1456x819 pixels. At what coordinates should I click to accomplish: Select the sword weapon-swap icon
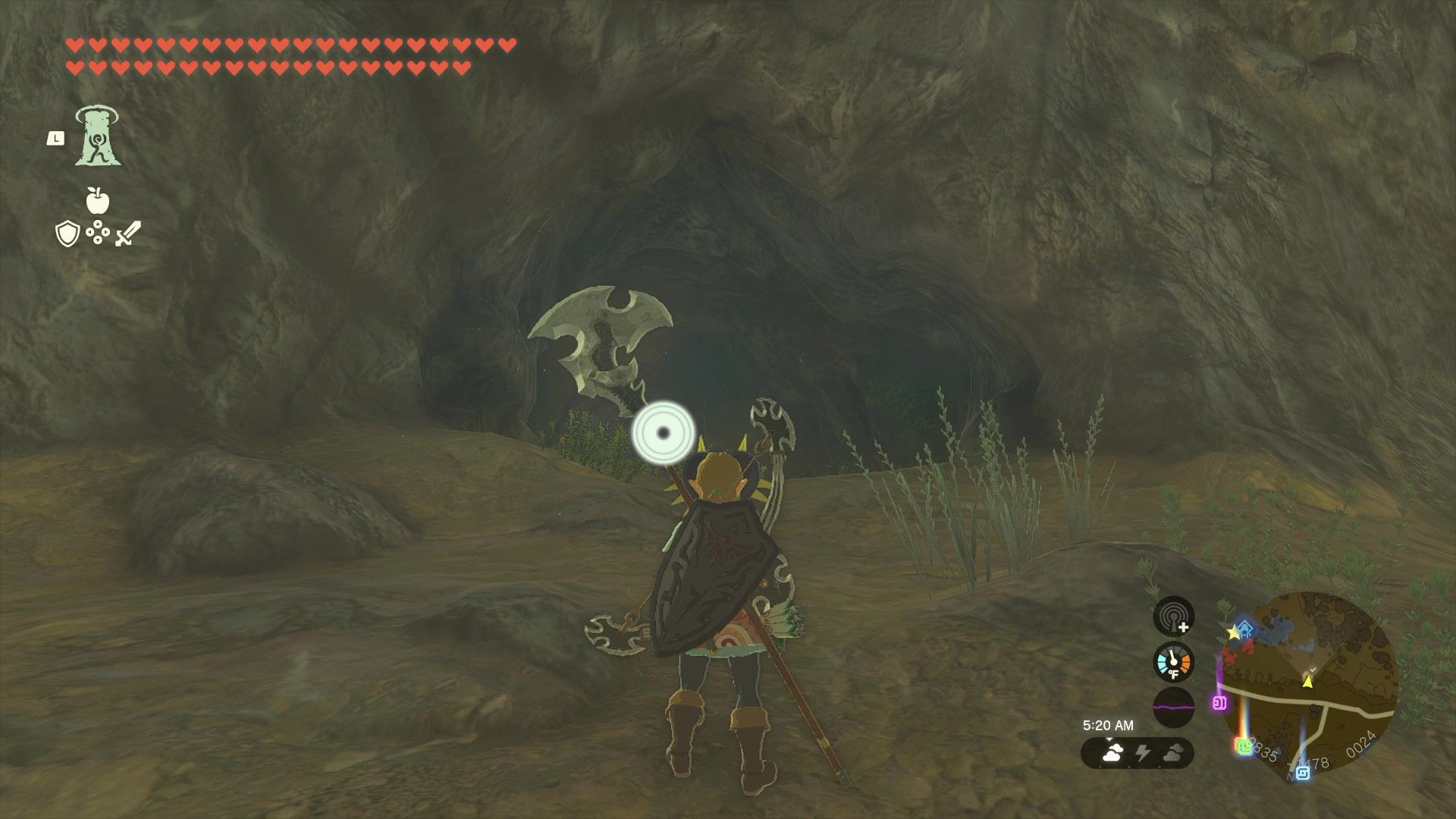(125, 233)
